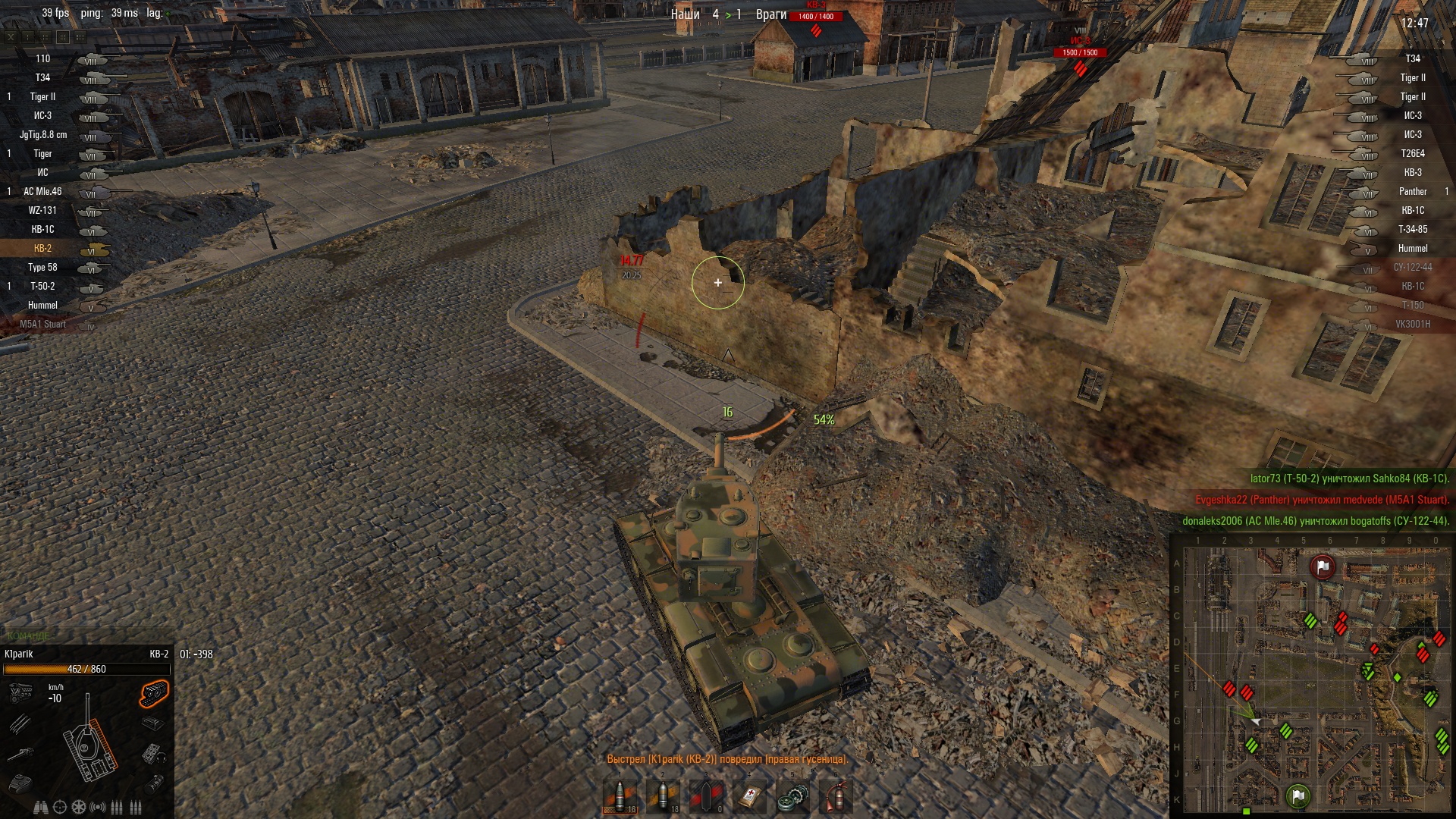1456x819 pixels.
Task: Click the gun module status icon
Action: [x=20, y=753]
